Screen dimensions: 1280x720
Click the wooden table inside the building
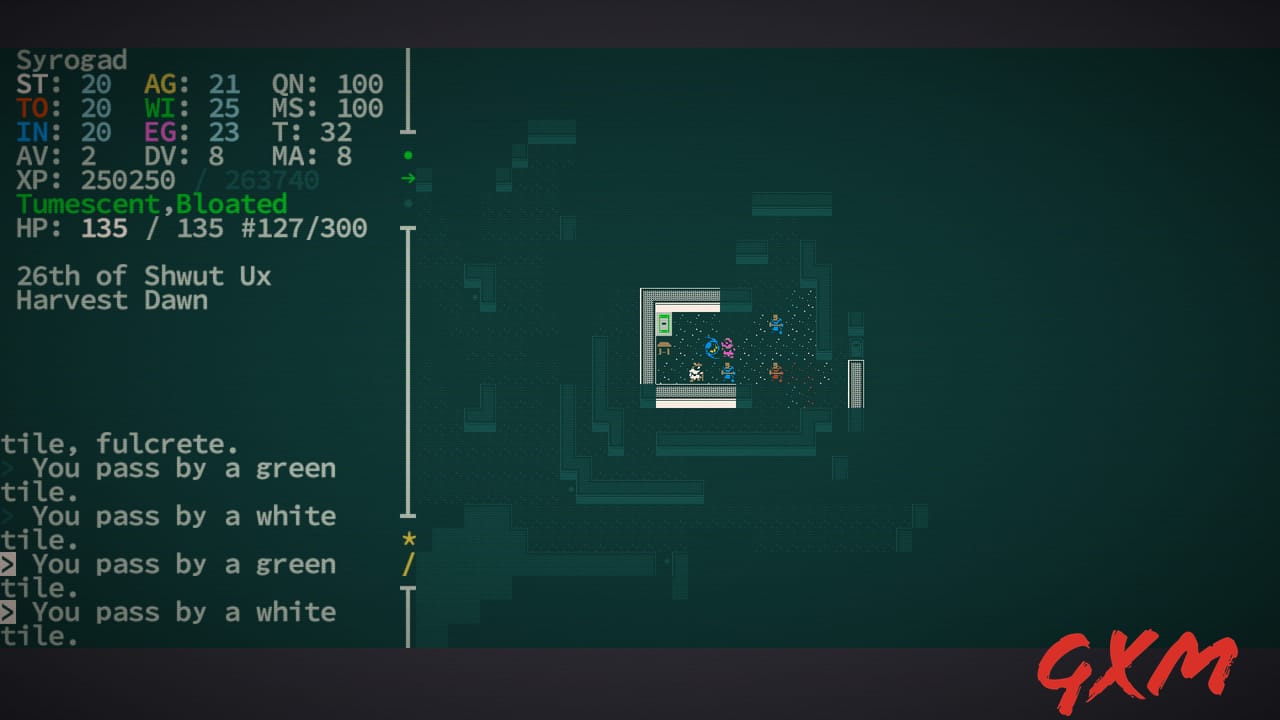pos(663,347)
